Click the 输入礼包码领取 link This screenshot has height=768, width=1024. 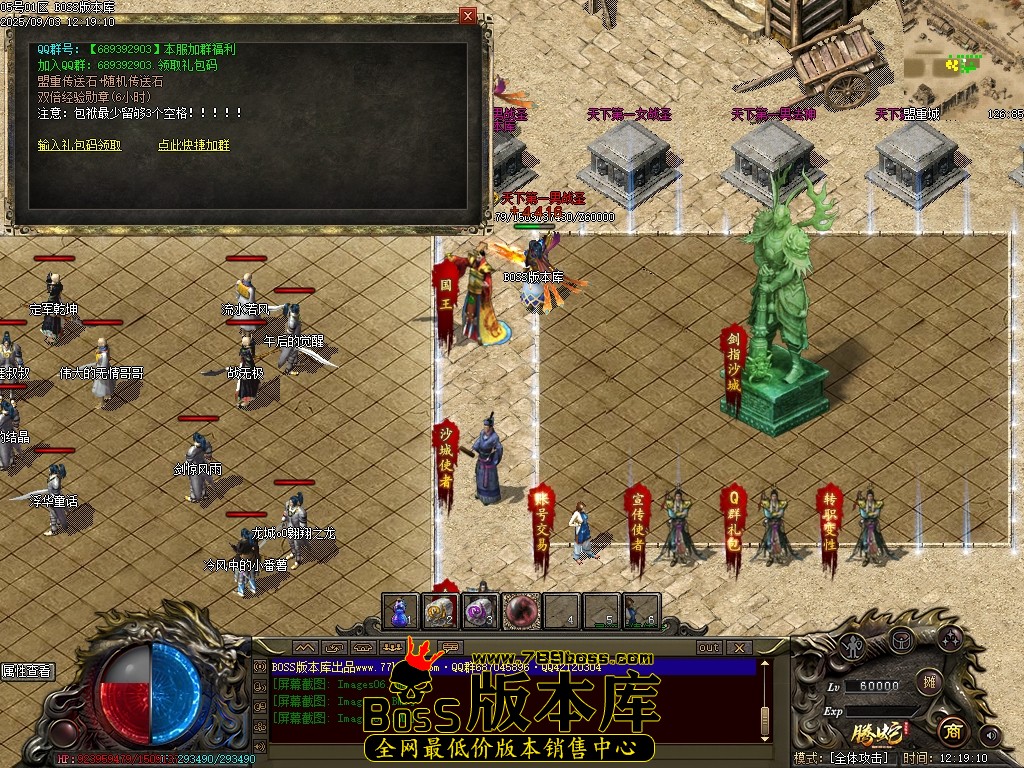point(80,145)
